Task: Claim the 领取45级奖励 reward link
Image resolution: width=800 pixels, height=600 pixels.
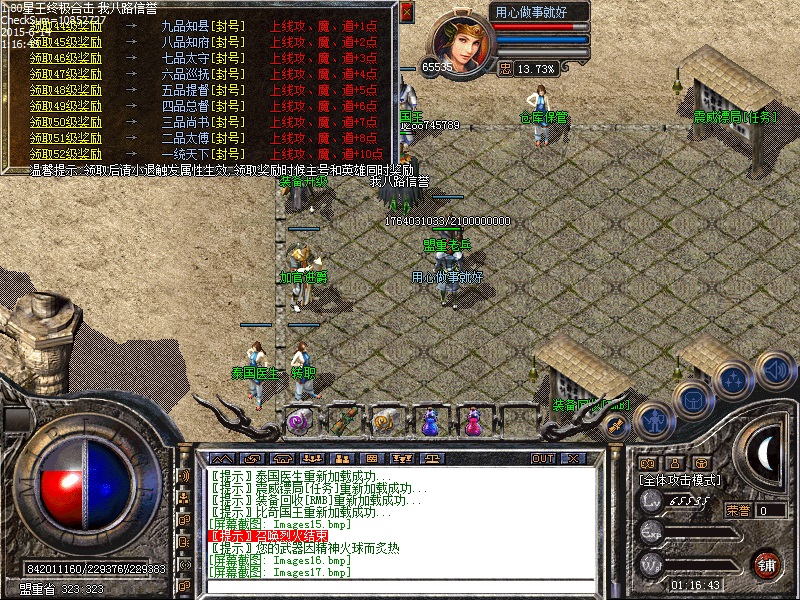Action: 66,43
